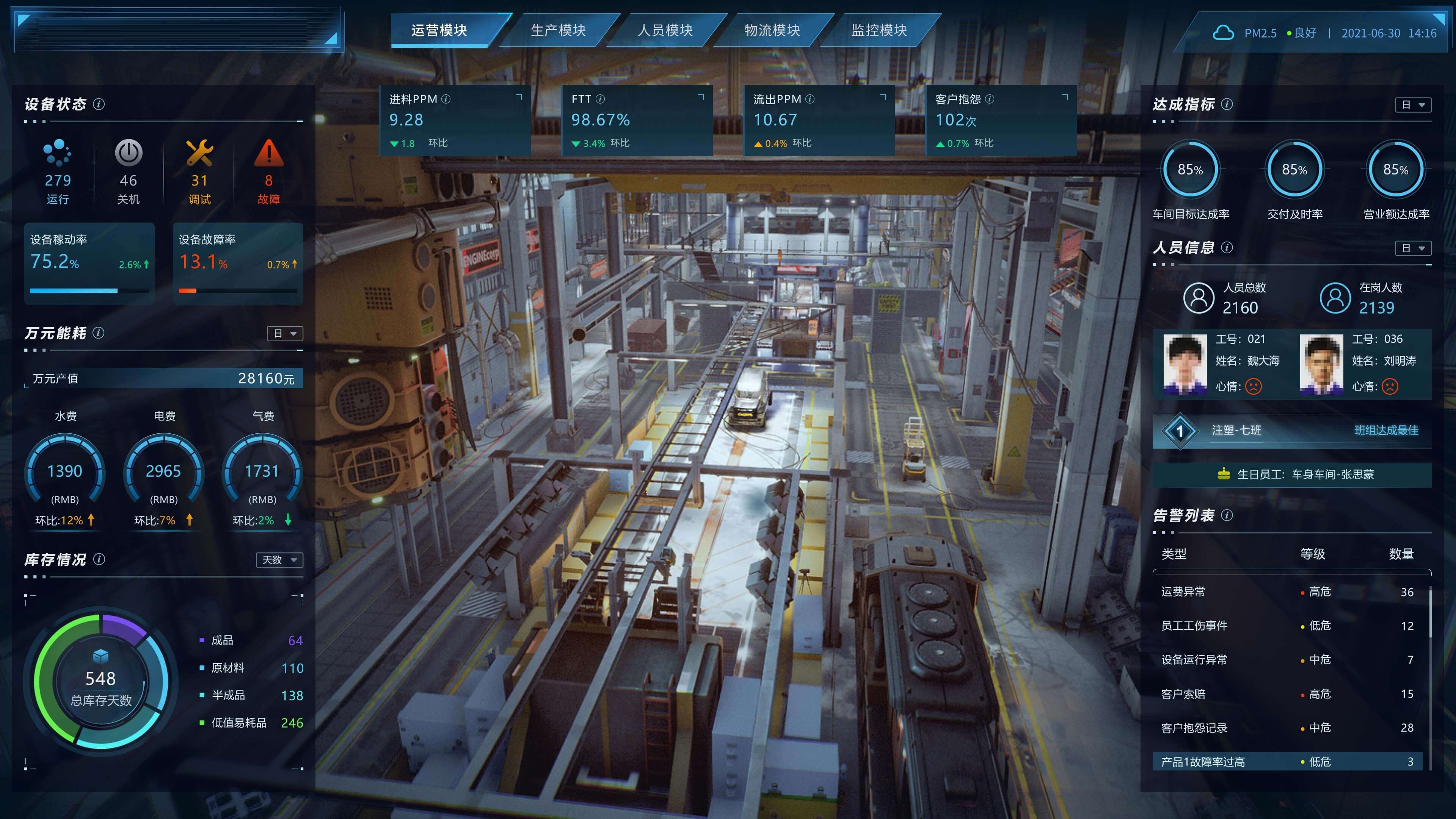The width and height of the screenshot is (1456, 819).
Task: Open the 人员信息 period dropdown
Action: (1413, 248)
